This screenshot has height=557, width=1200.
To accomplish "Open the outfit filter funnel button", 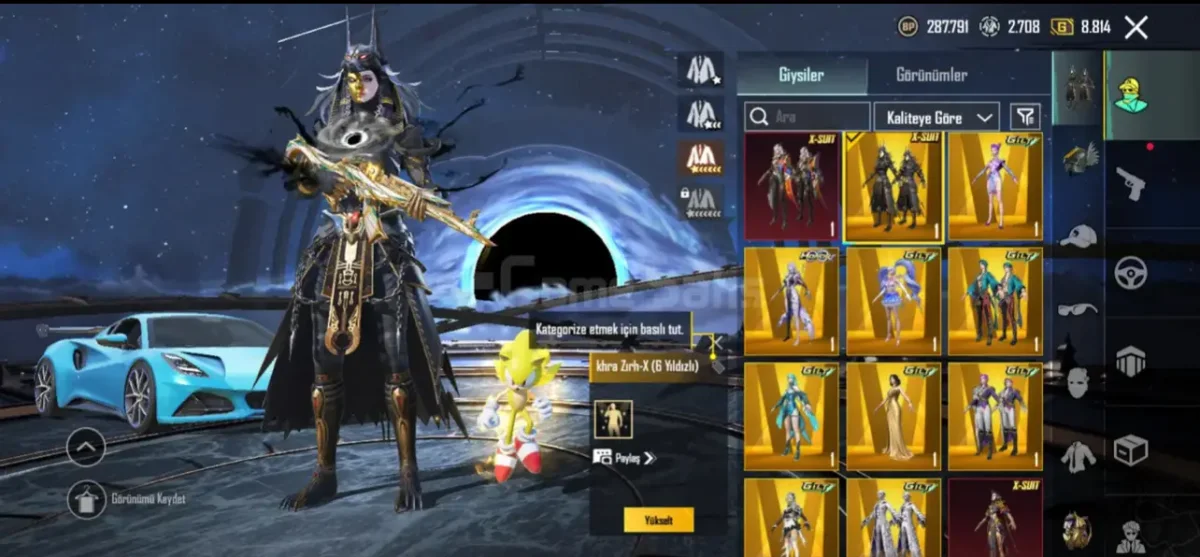I will click(x=1025, y=116).
